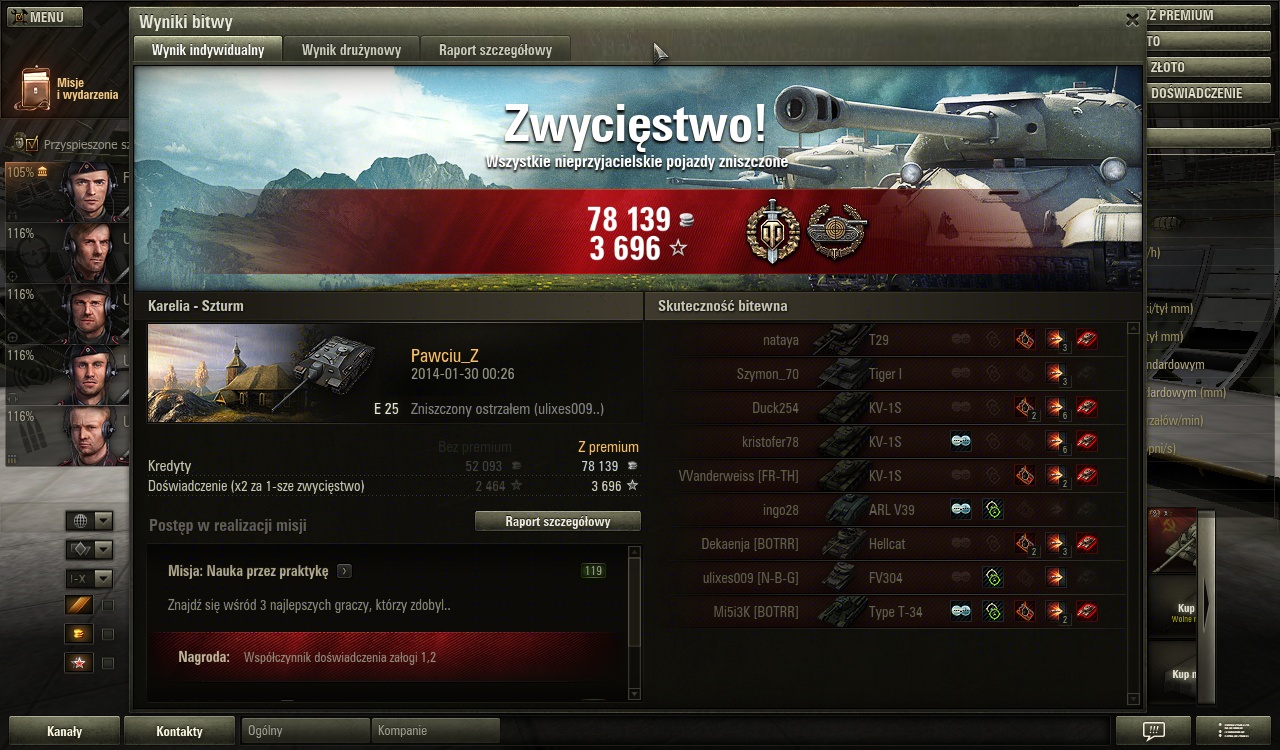
Task: Select the Wynik indywidualny tab
Action: [208, 50]
